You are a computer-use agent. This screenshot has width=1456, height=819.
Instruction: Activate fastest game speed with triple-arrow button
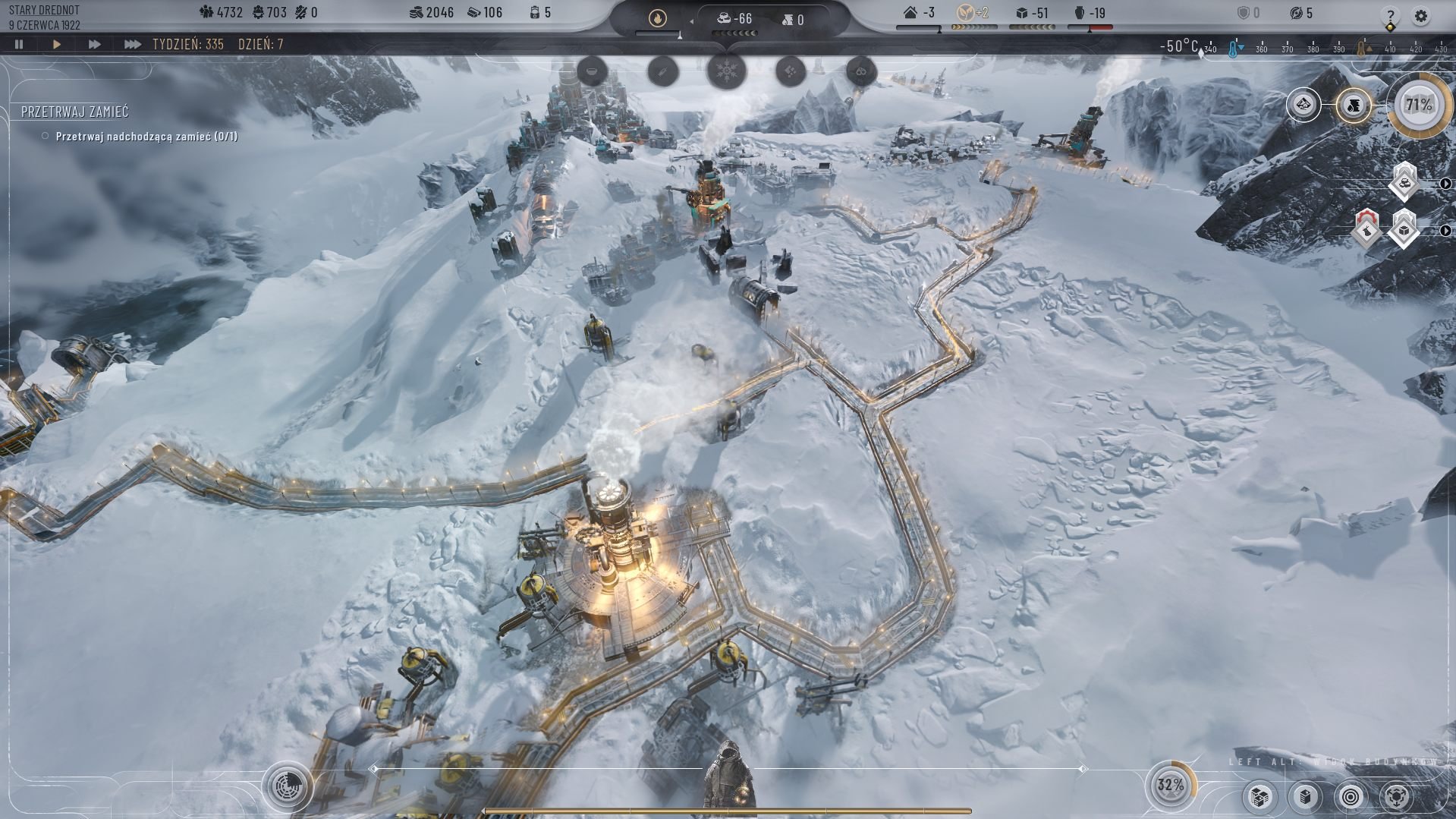point(134,45)
